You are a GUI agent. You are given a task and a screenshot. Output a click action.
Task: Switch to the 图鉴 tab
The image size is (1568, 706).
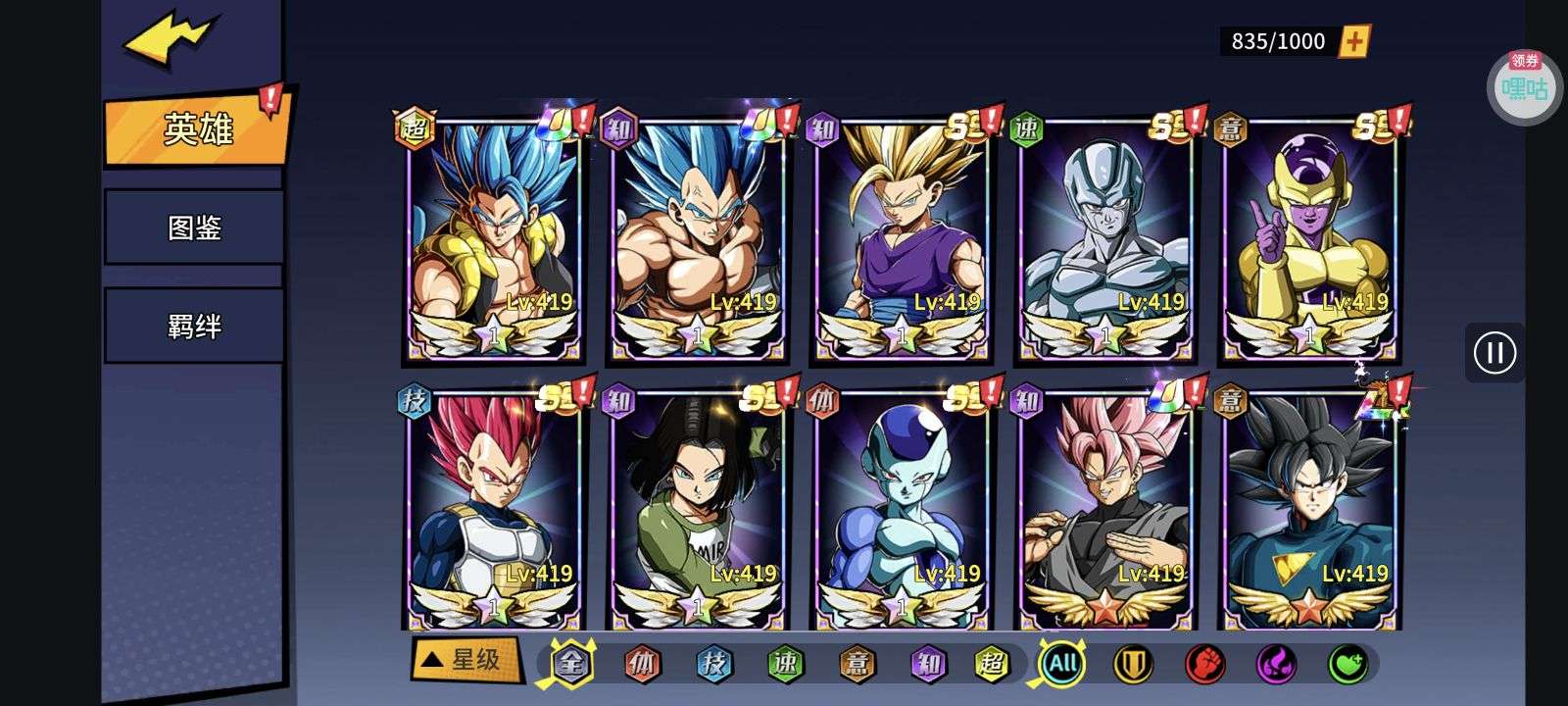click(x=194, y=227)
